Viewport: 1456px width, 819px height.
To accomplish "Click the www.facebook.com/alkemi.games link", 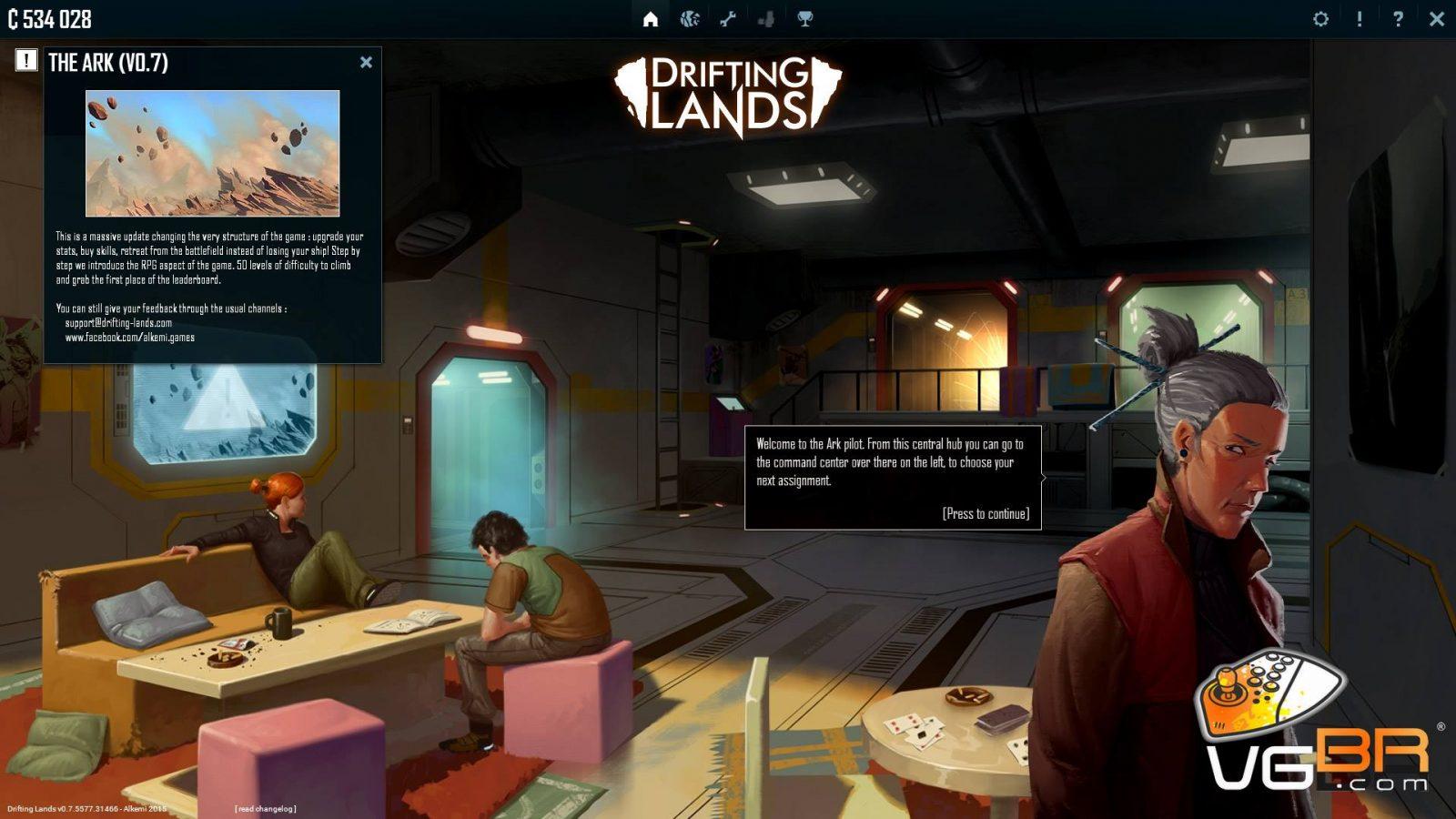I will click(129, 338).
